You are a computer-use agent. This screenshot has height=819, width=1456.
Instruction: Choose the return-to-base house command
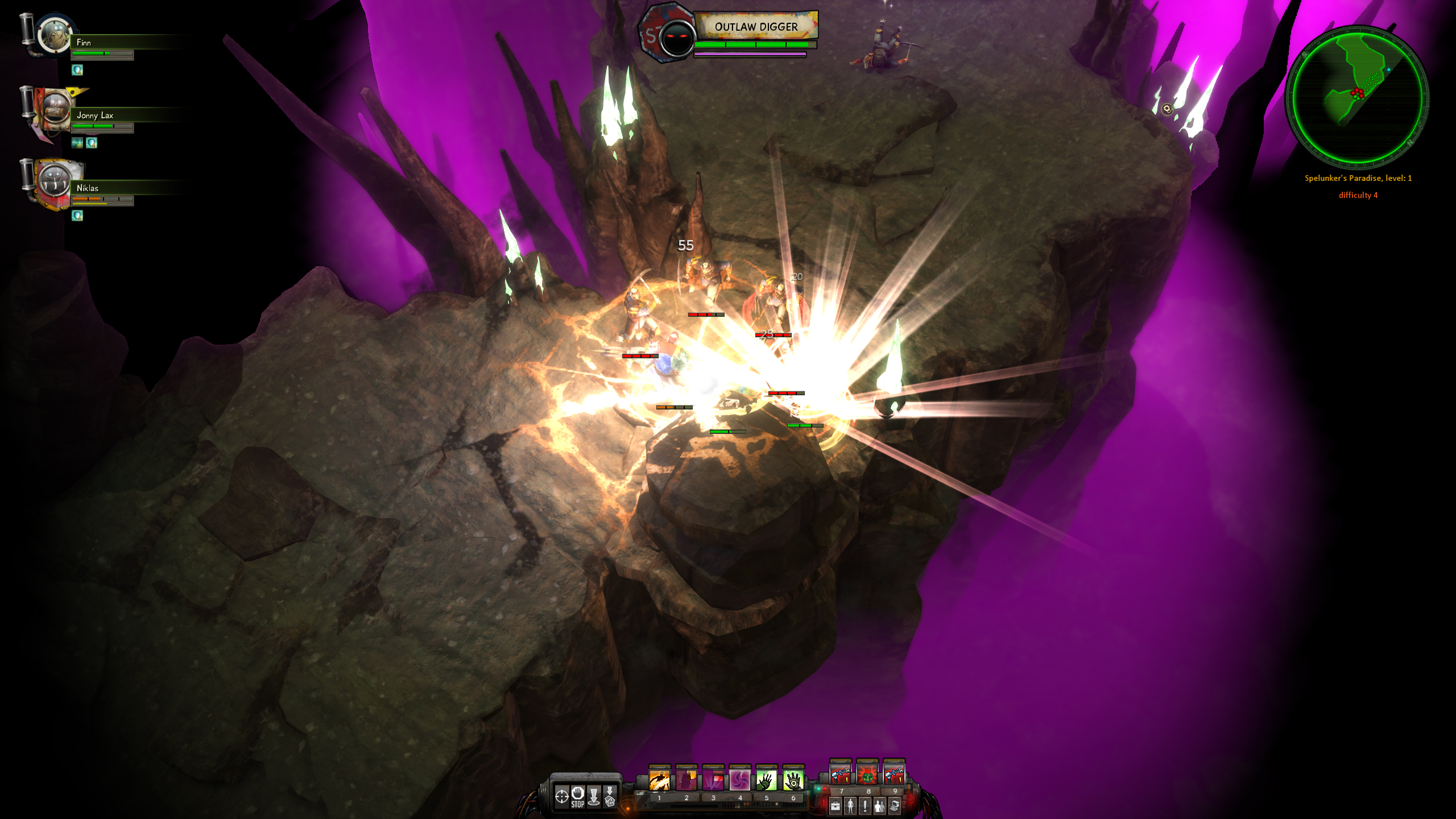pos(610,796)
